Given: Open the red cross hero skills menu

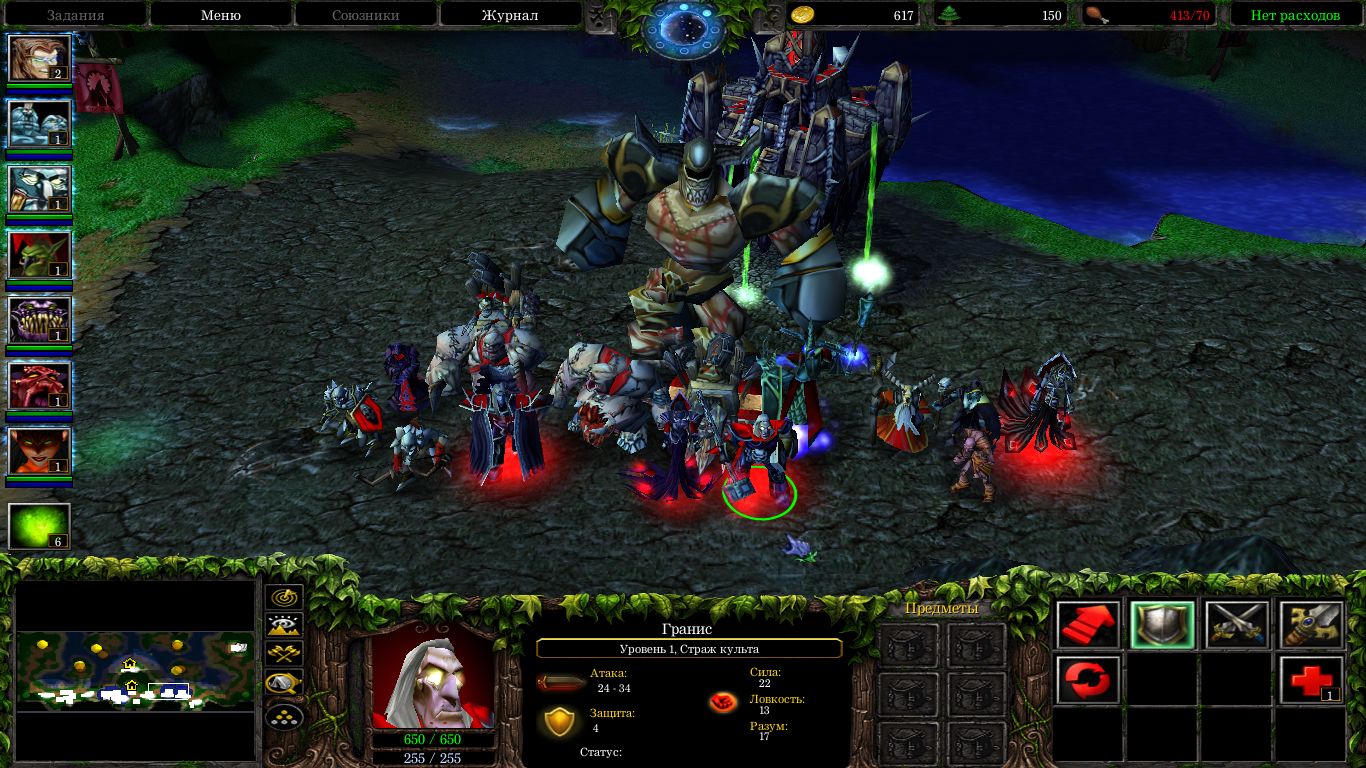Looking at the screenshot, I should coord(1310,680).
